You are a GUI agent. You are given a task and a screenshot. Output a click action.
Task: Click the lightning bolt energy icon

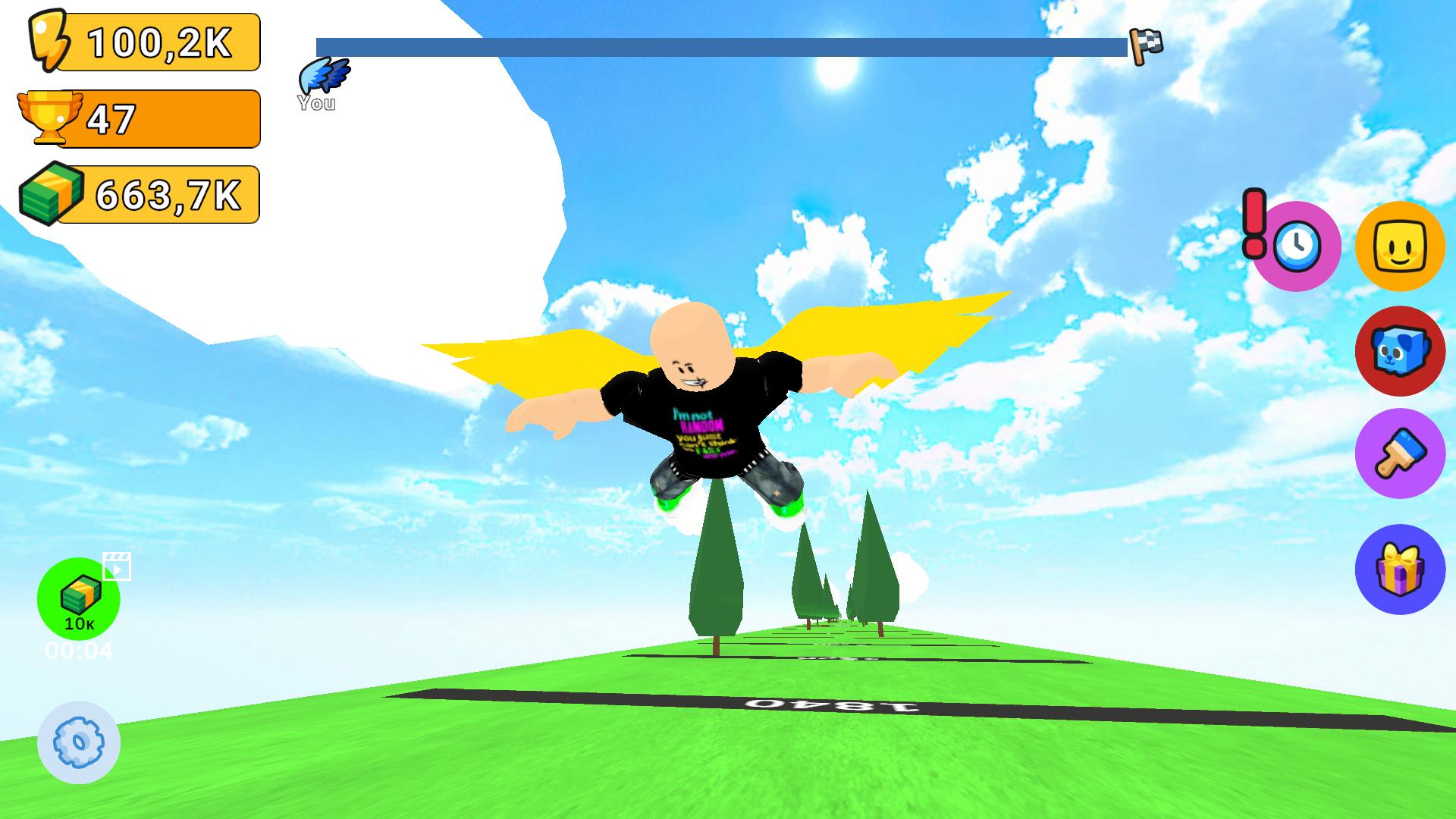pos(48,43)
